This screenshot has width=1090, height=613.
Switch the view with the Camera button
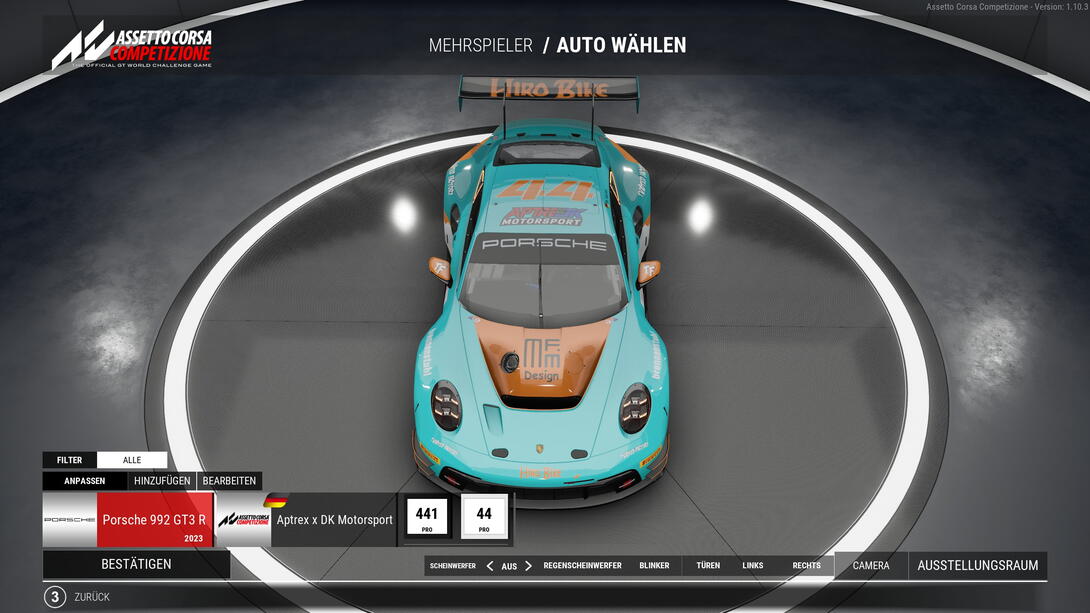tap(870, 566)
